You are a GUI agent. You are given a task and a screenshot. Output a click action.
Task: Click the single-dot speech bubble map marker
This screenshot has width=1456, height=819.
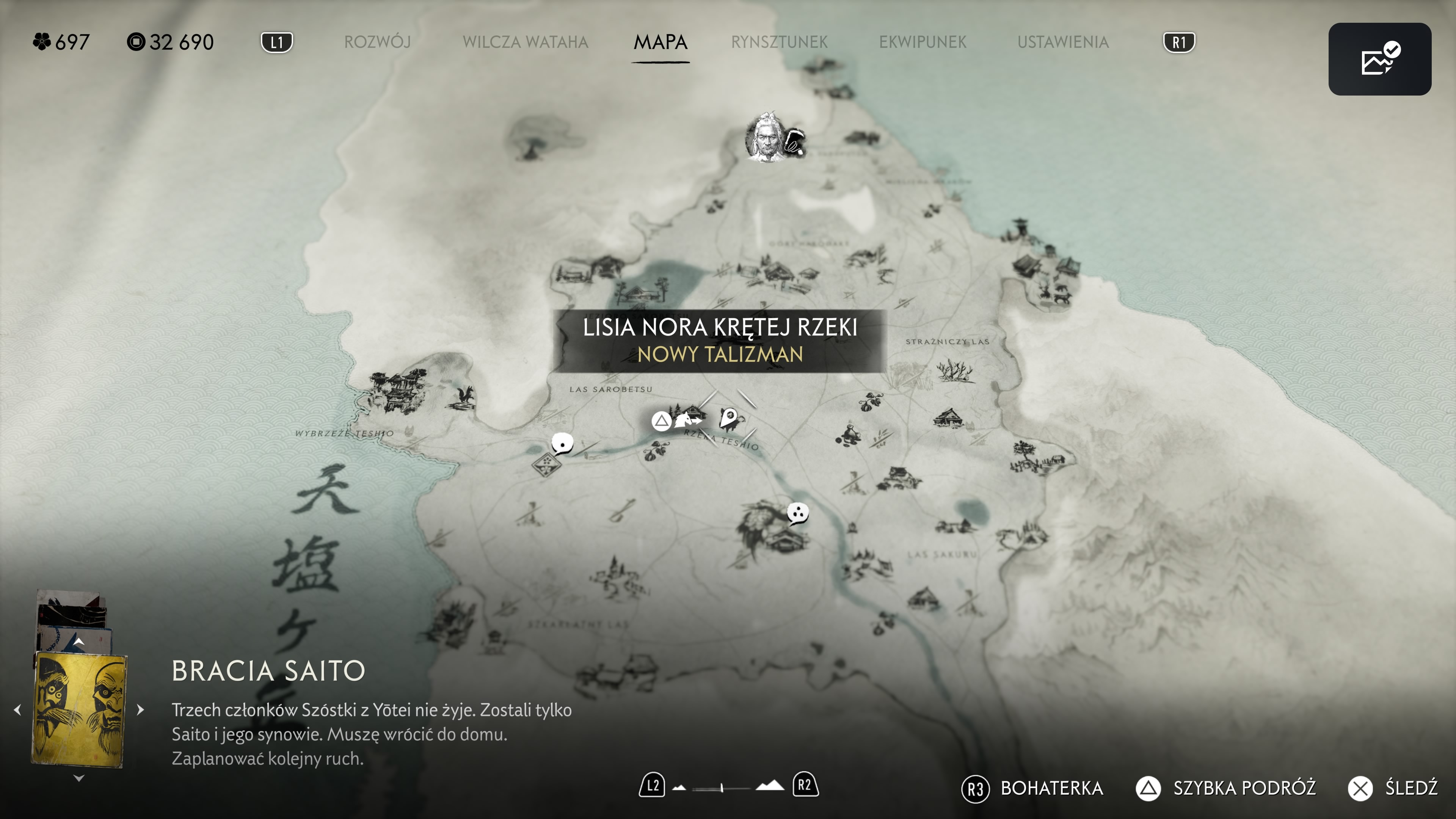pyautogui.click(x=562, y=443)
